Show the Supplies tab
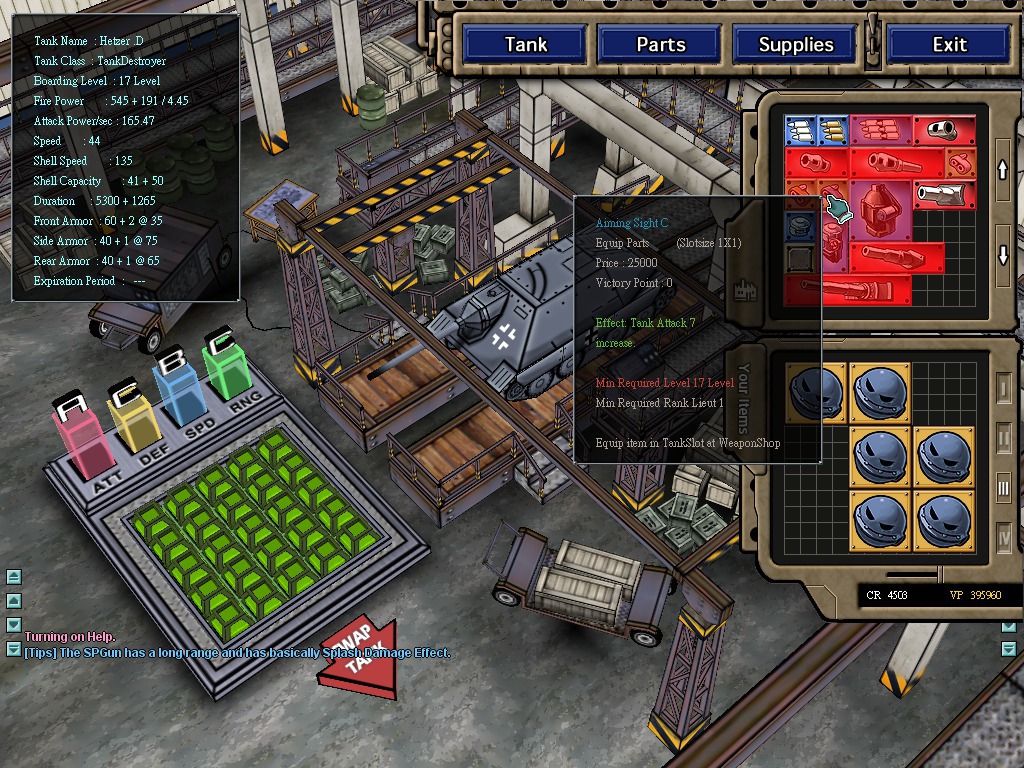The image size is (1024, 768). [x=795, y=45]
